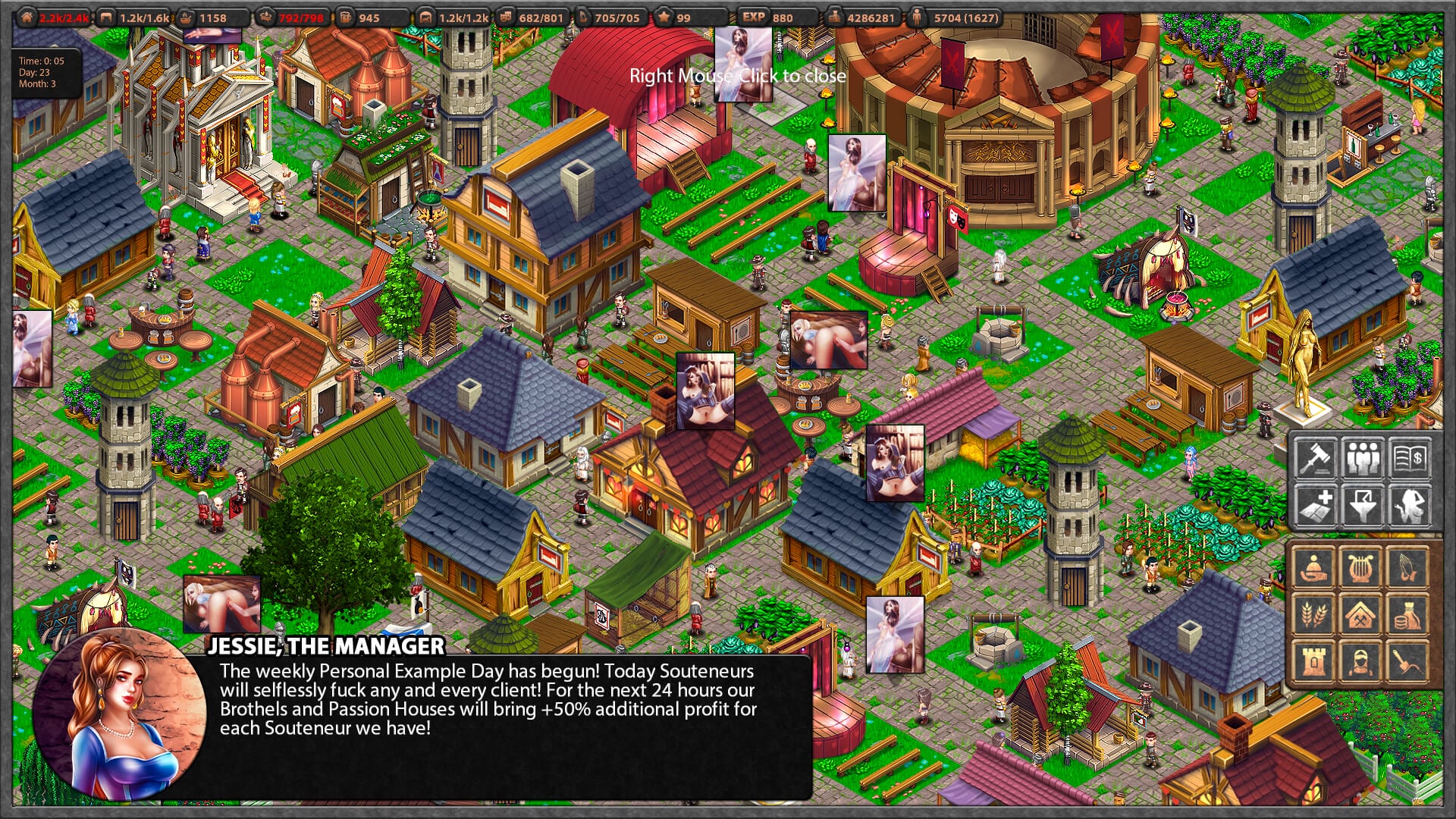Open the gavel auction menu
This screenshot has width=1456, height=819.
[1316, 457]
